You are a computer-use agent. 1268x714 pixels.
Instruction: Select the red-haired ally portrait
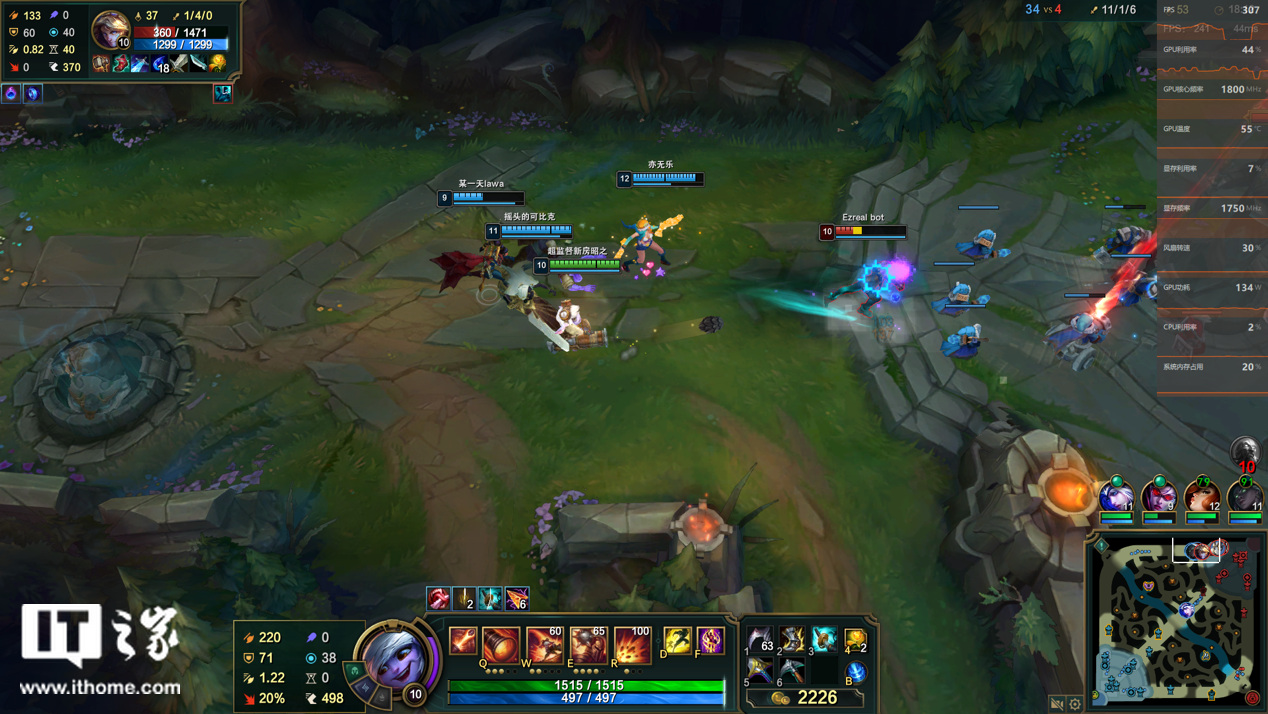[x=1201, y=495]
